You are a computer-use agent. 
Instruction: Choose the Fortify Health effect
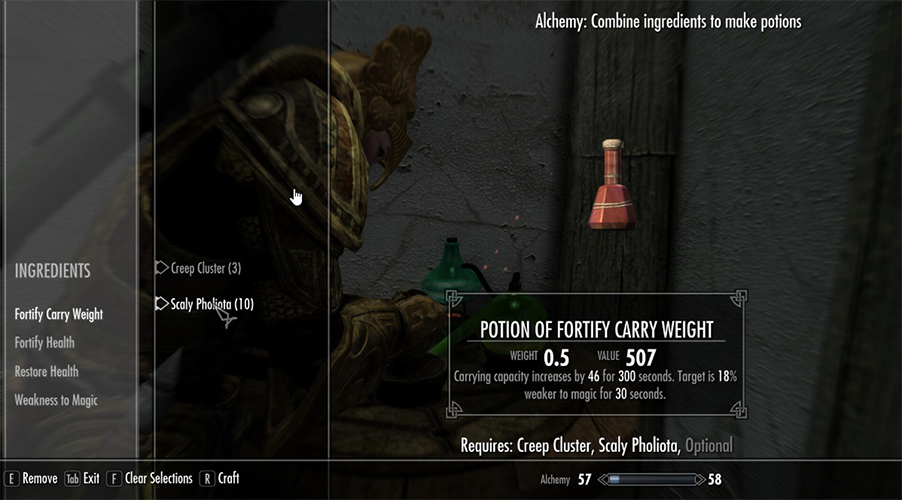point(44,343)
